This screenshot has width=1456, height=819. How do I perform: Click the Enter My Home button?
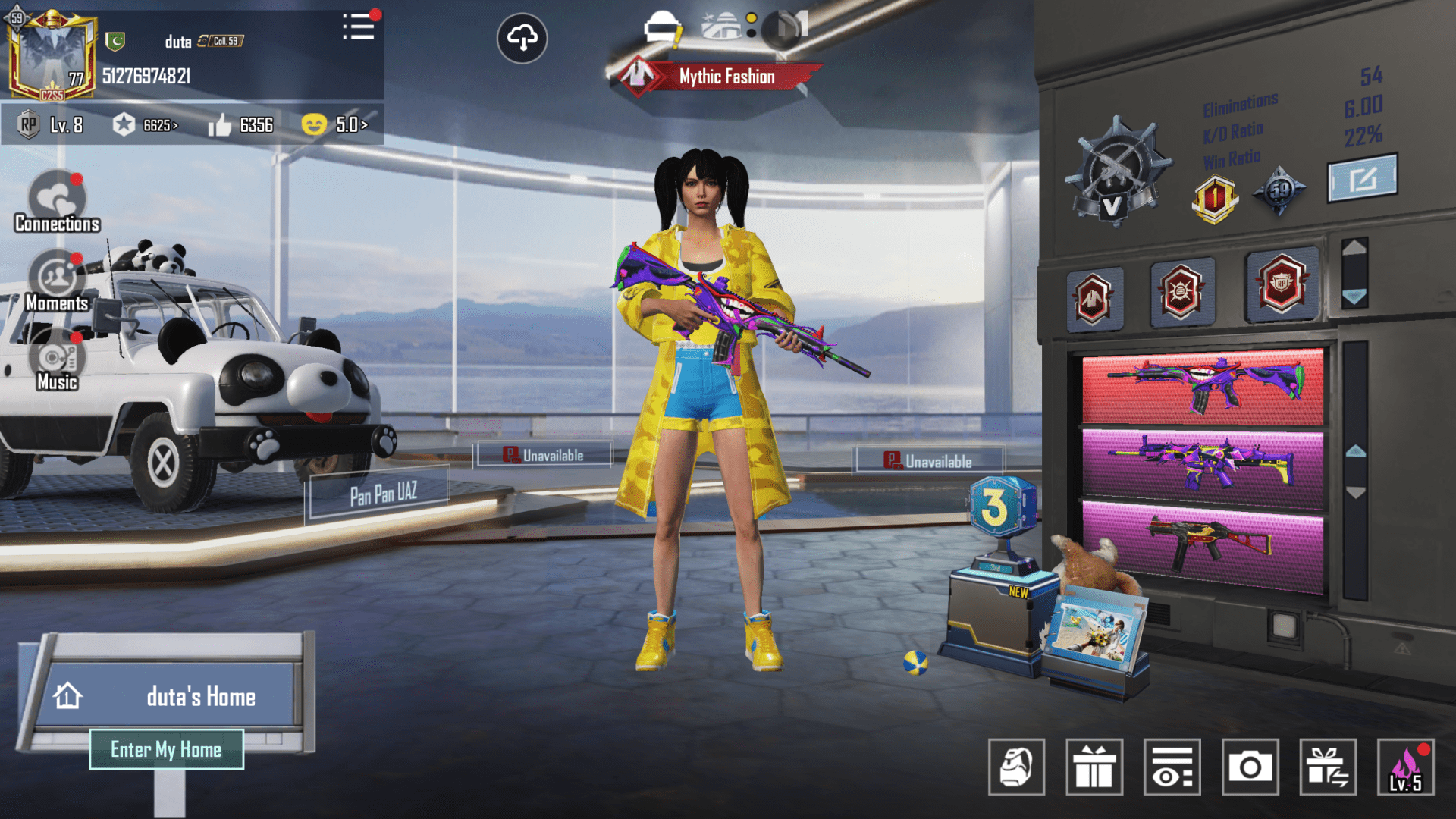point(167,749)
